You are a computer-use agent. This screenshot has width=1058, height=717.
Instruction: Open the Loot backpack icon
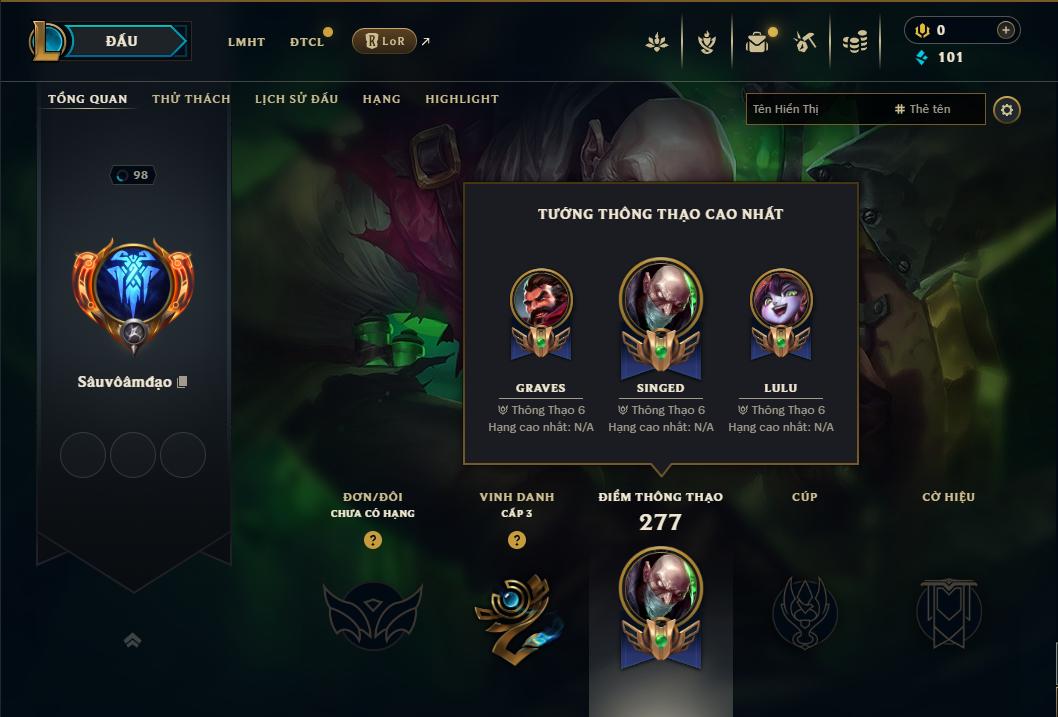pyautogui.click(x=757, y=42)
